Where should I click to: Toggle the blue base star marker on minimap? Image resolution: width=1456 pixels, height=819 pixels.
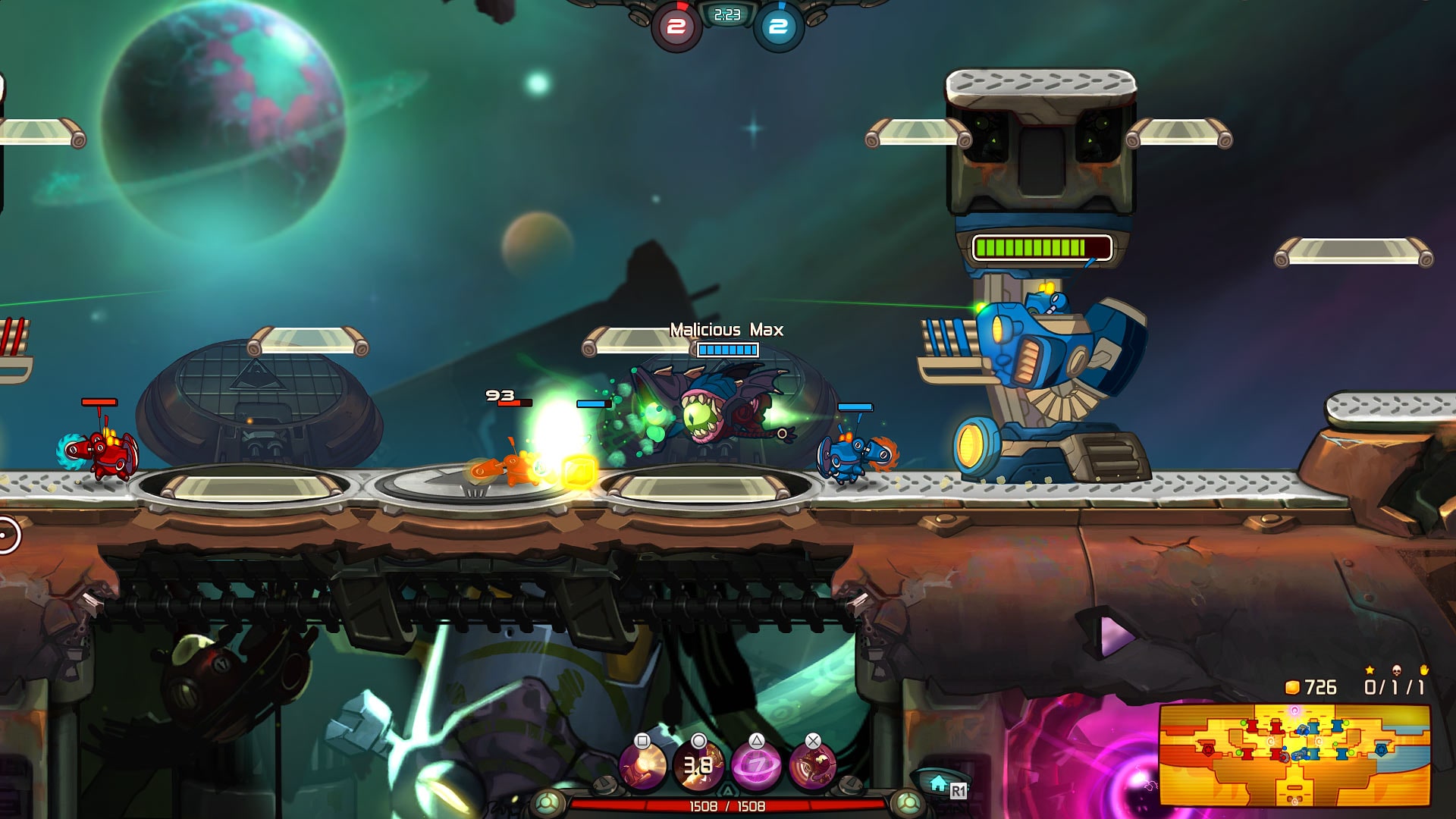tap(1380, 750)
